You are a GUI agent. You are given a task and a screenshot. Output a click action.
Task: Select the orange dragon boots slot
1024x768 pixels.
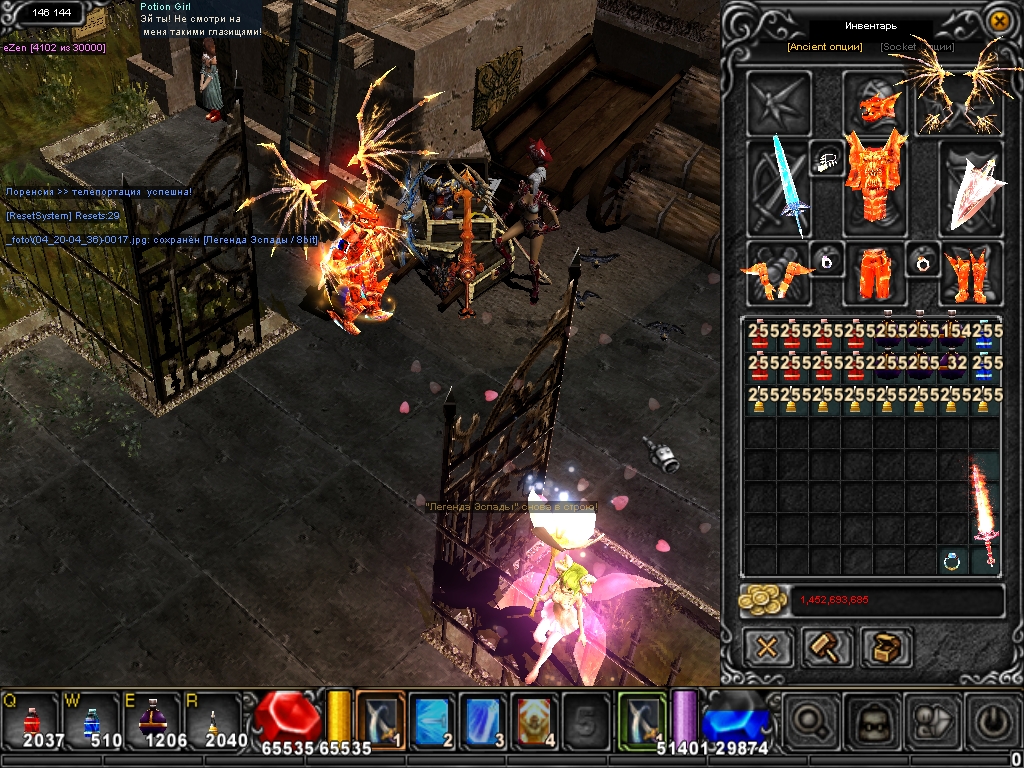[x=969, y=273]
